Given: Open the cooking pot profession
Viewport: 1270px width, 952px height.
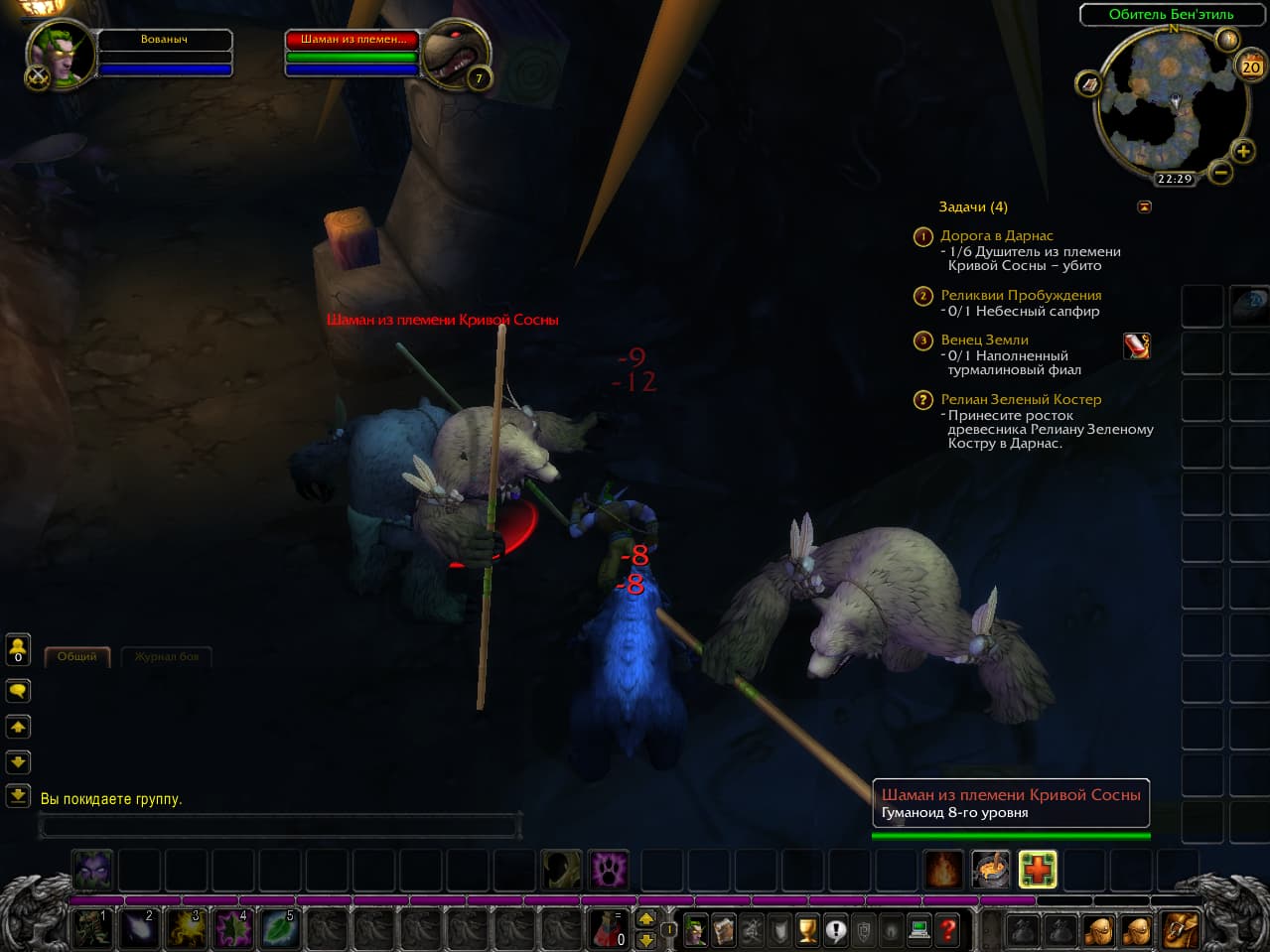Looking at the screenshot, I should coord(990,870).
